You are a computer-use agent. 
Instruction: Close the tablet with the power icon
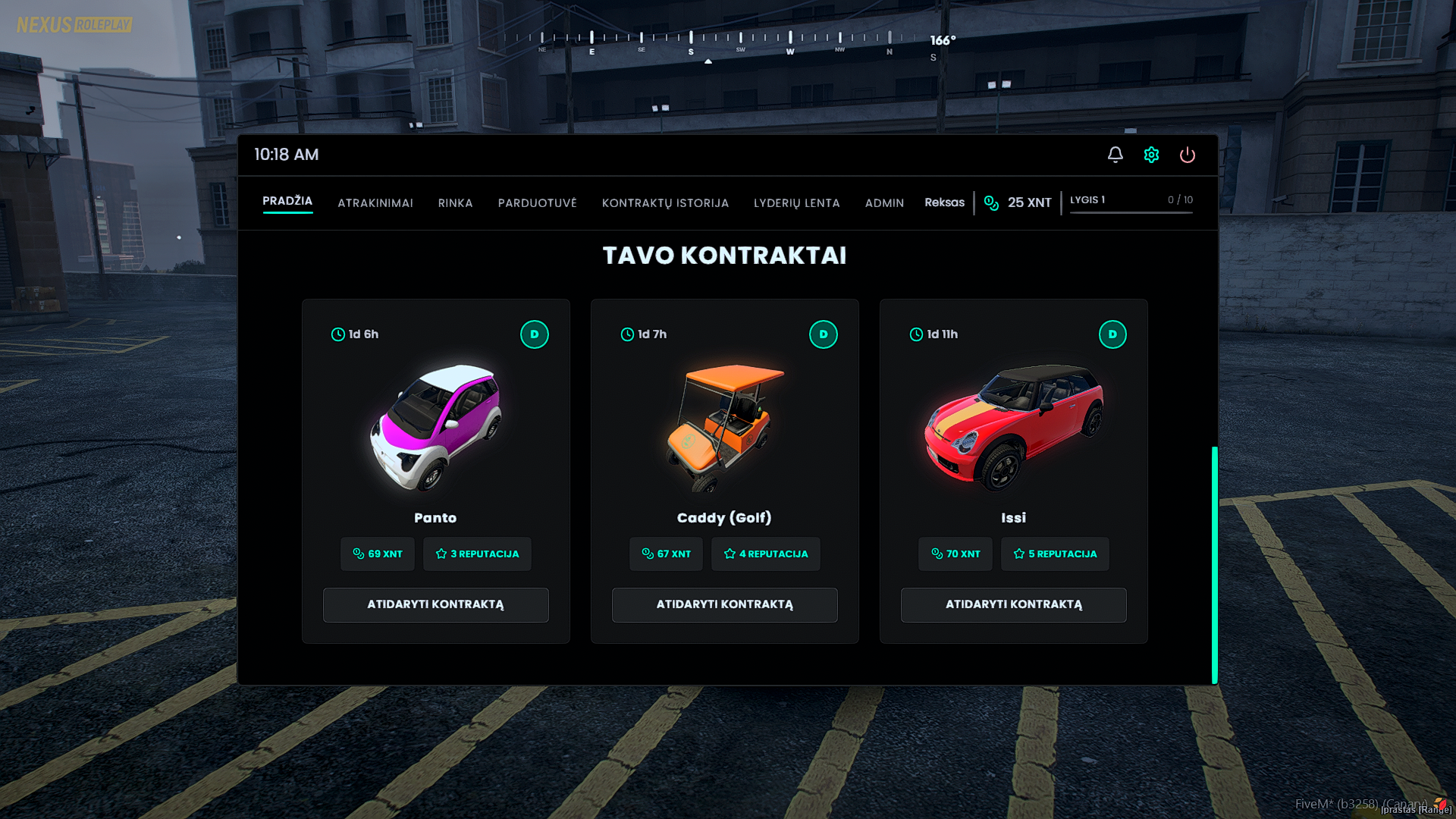point(1187,155)
